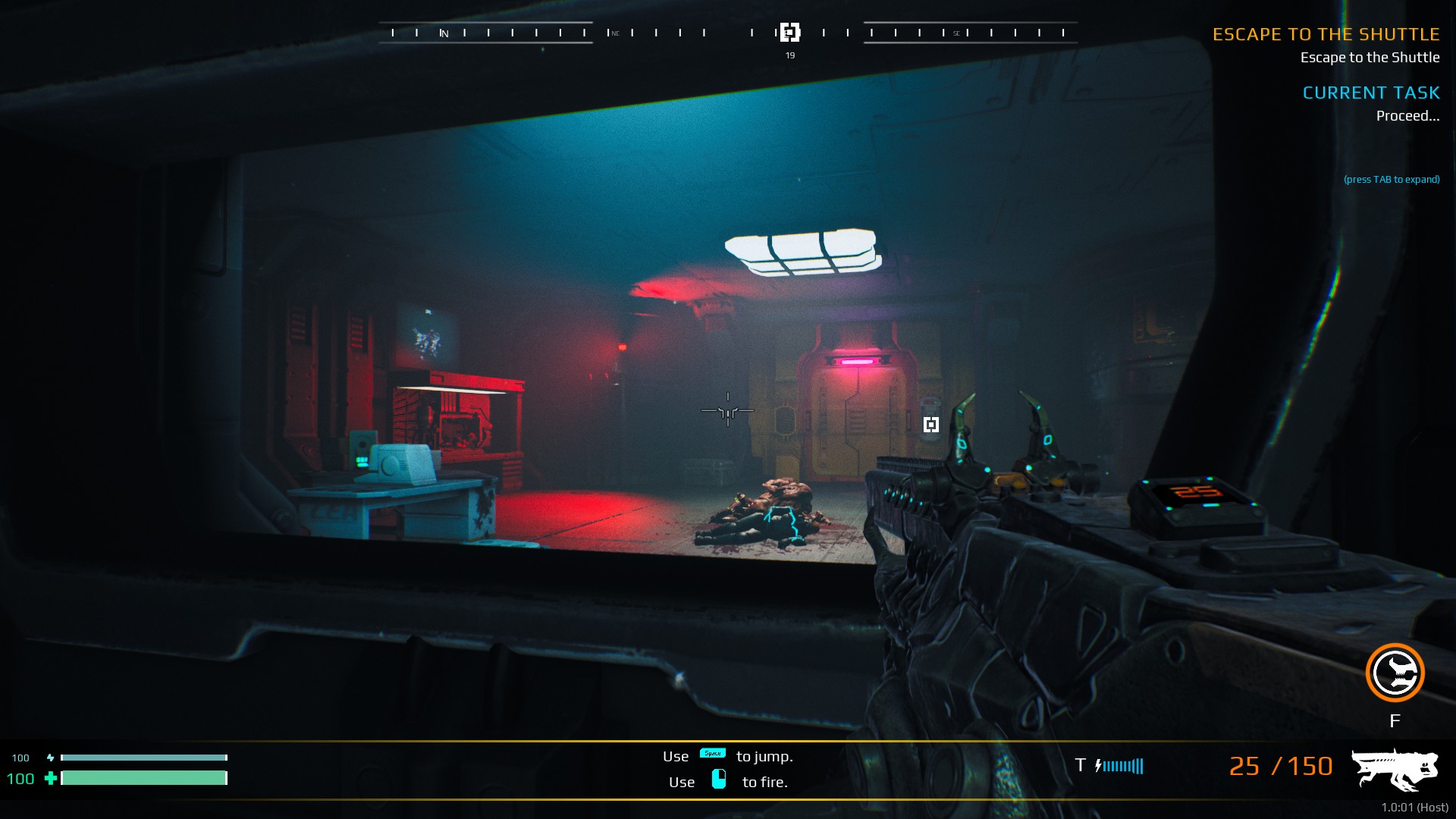Image resolution: width=1456 pixels, height=819 pixels.
Task: Open the Escape to the Shuttle objective tracker
Action: coord(1326,35)
